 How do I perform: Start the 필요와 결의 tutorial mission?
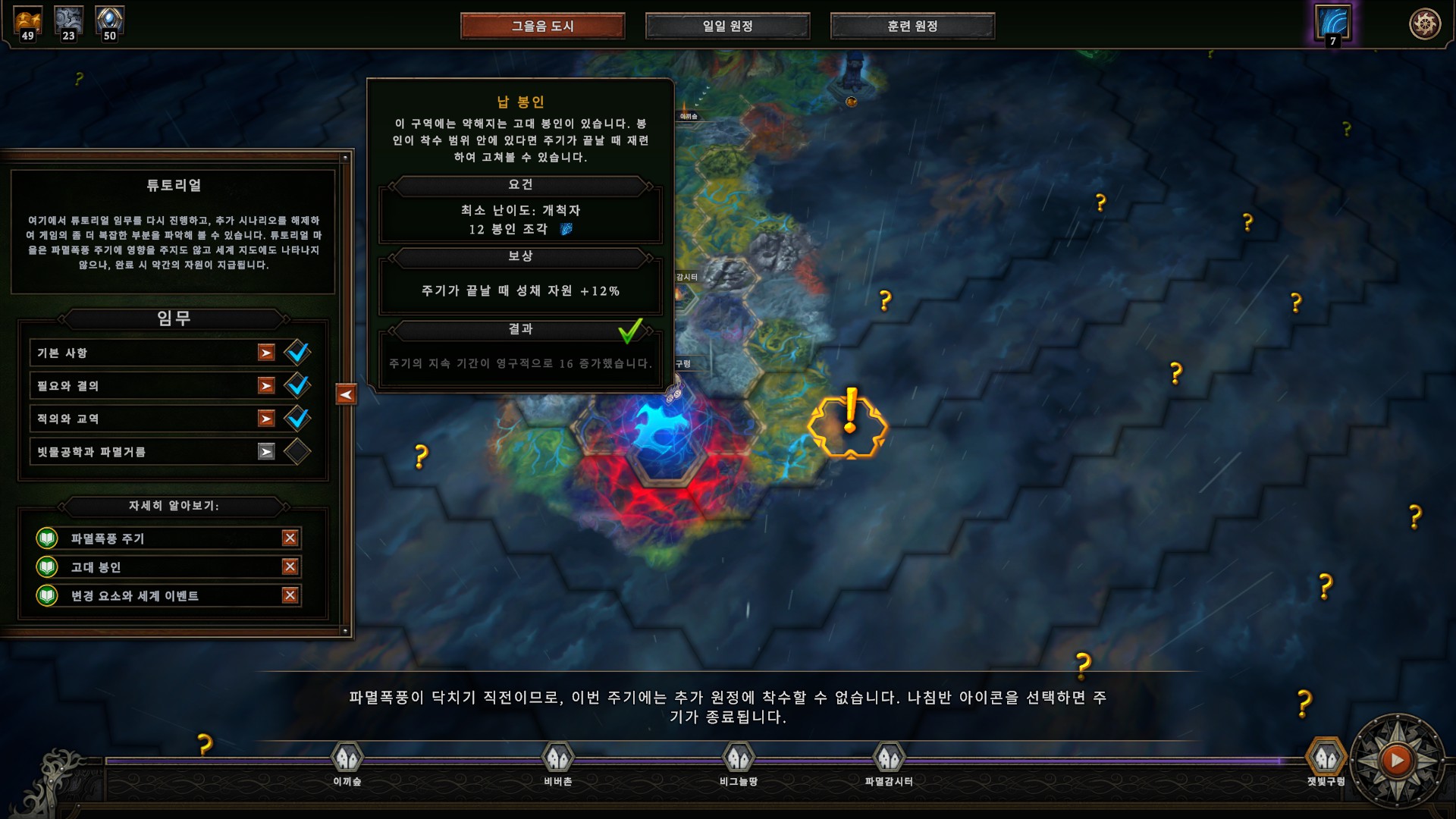click(266, 386)
